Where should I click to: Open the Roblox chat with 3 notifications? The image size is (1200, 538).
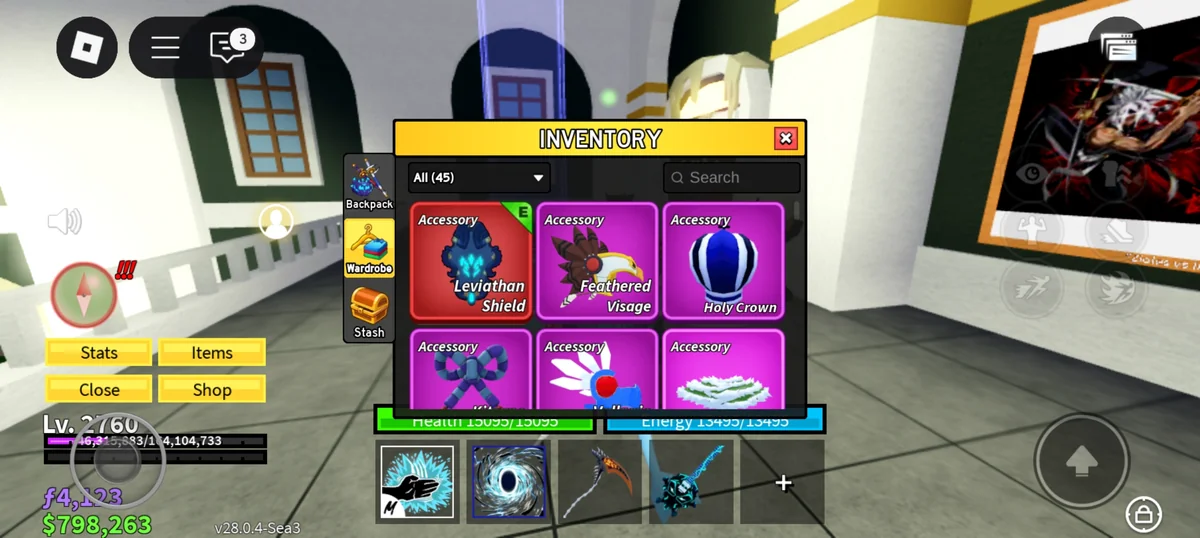(x=227, y=47)
